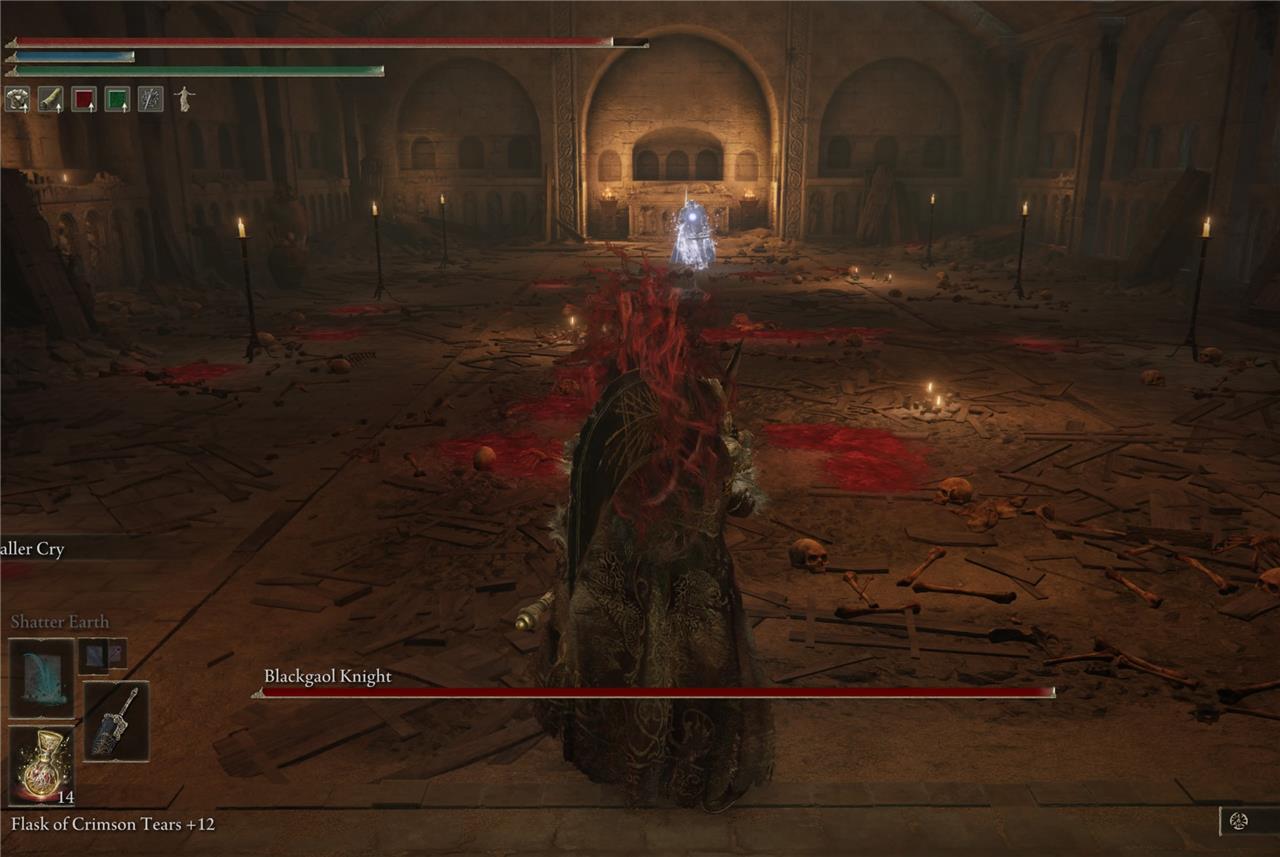
Task: Click the standing figure status icon
Action: [x=184, y=98]
